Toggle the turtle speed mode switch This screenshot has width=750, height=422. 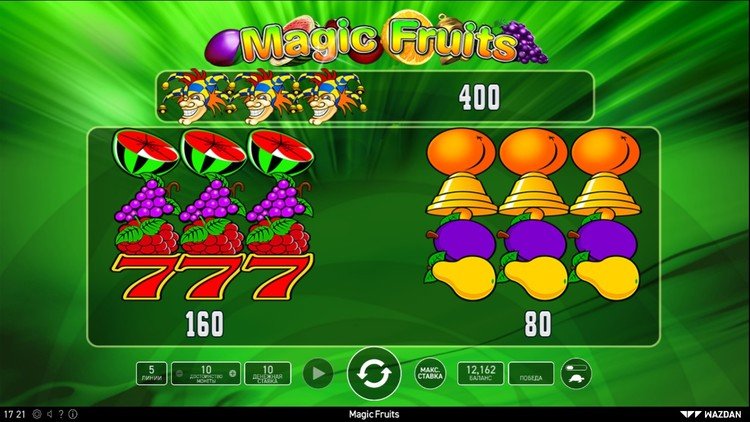tap(576, 374)
